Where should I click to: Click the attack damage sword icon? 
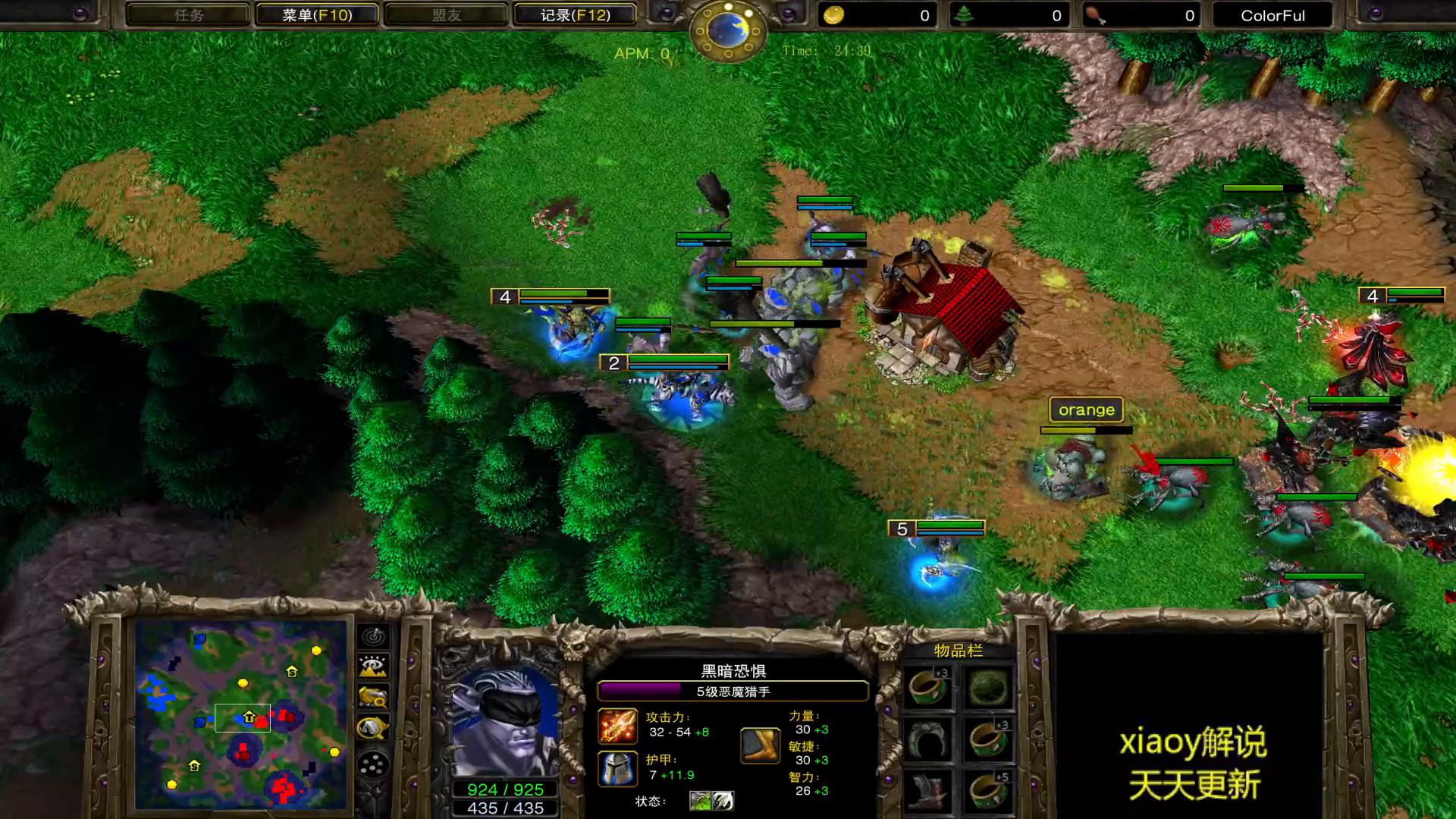click(x=618, y=726)
